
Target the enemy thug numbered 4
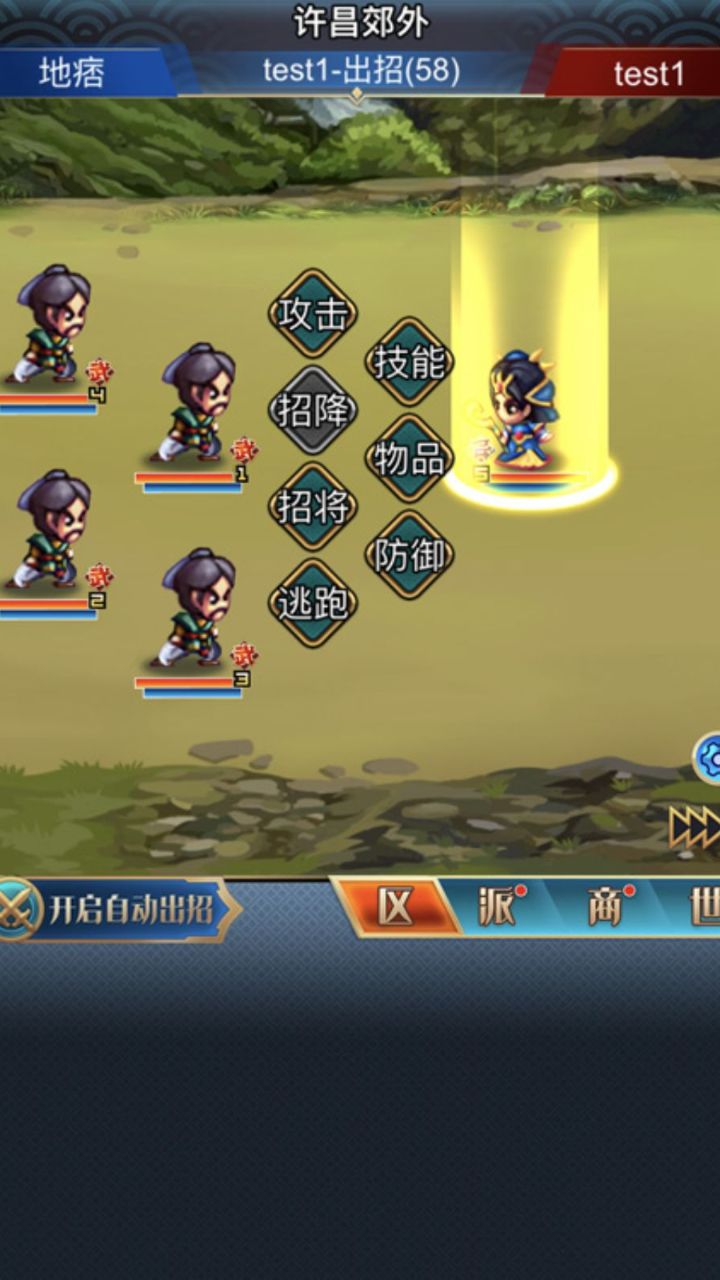click(x=52, y=326)
